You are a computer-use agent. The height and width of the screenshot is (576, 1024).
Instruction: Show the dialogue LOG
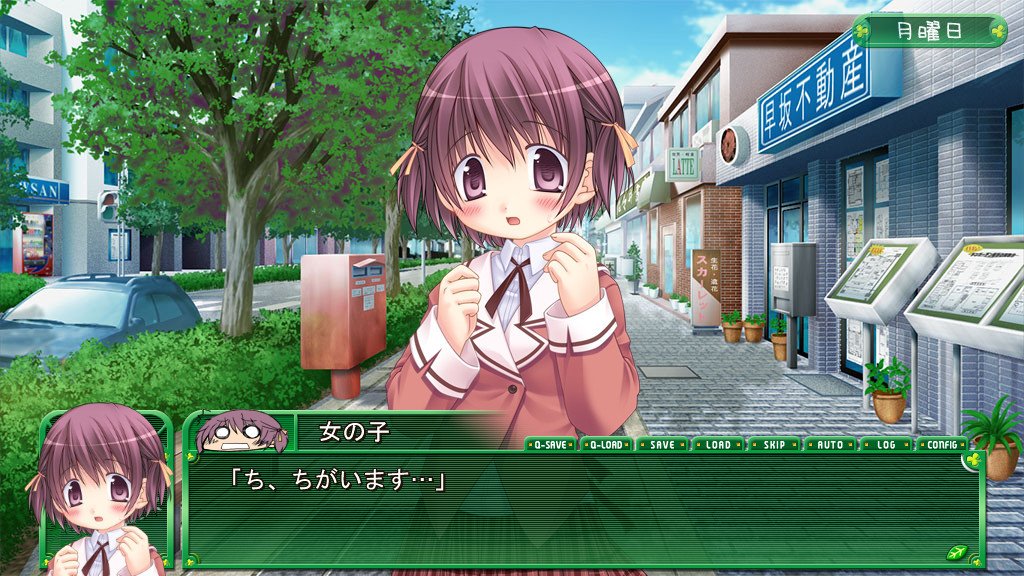[x=886, y=444]
